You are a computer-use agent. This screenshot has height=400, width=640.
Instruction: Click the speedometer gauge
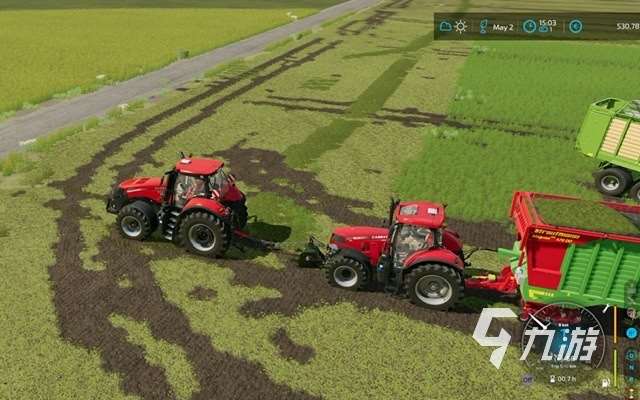[x=566, y=345]
